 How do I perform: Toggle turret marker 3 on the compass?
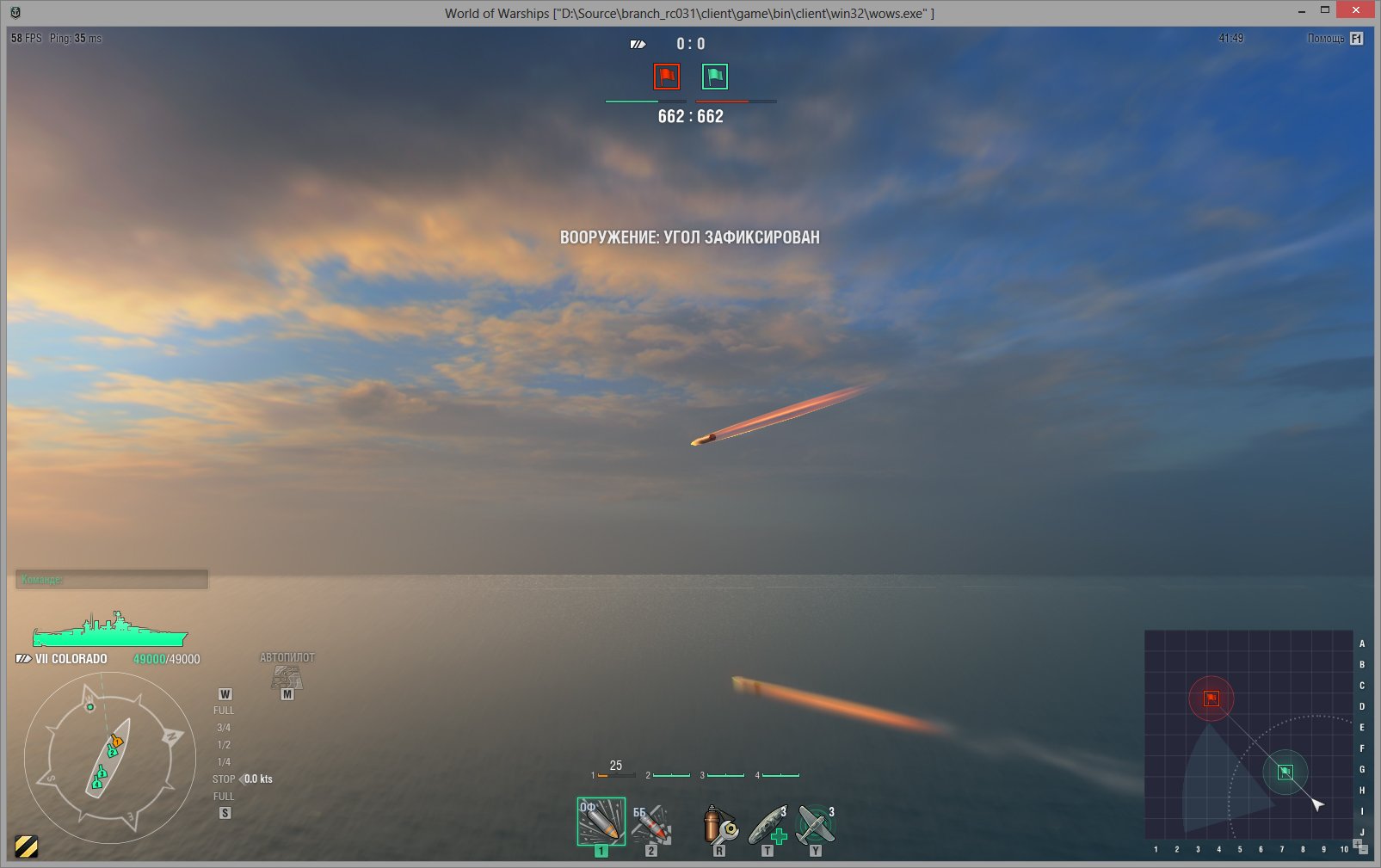pos(102,773)
